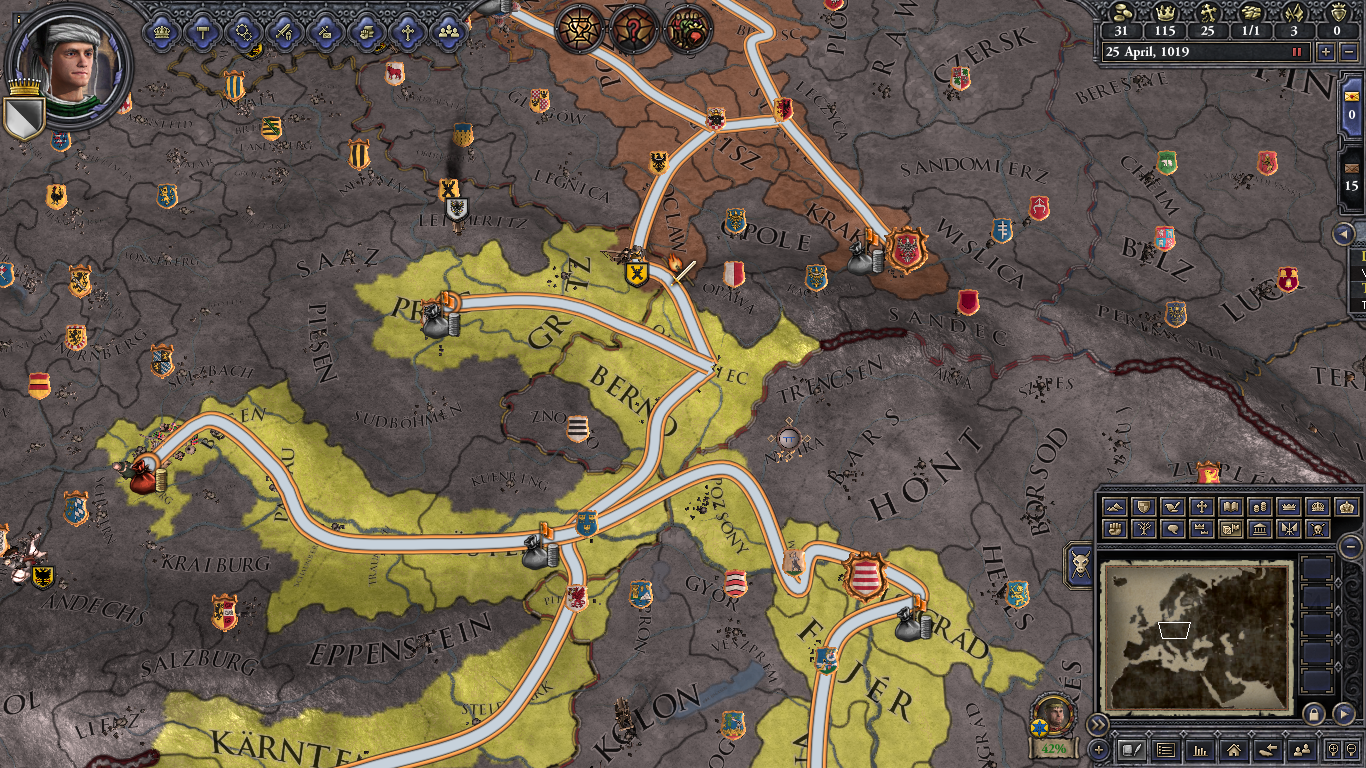Screen dimensions: 1366x768
Task: Open the economy coins map mode
Action: (1259, 506)
